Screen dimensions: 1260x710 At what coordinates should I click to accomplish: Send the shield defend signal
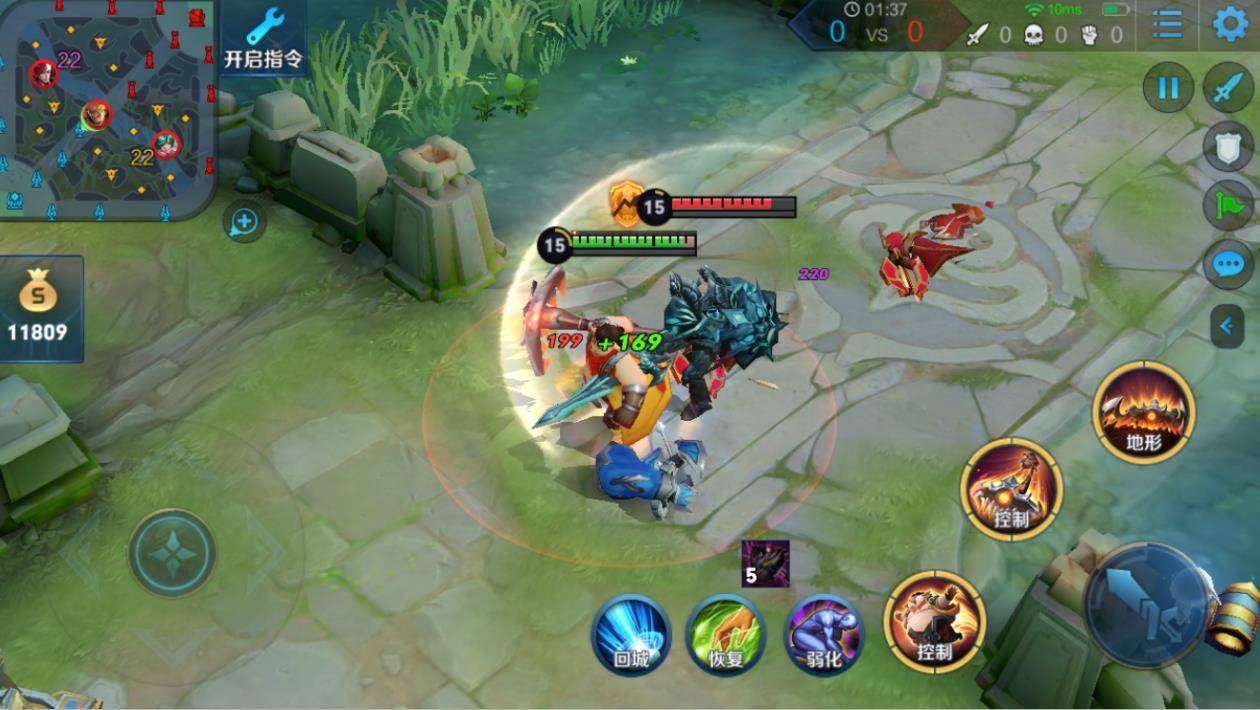(1227, 148)
